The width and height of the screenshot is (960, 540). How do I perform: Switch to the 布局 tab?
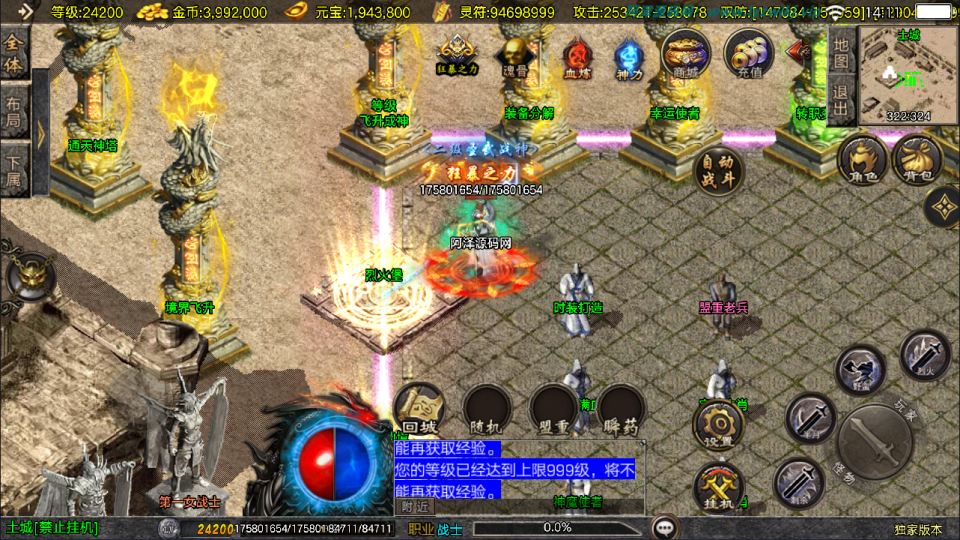14,110
